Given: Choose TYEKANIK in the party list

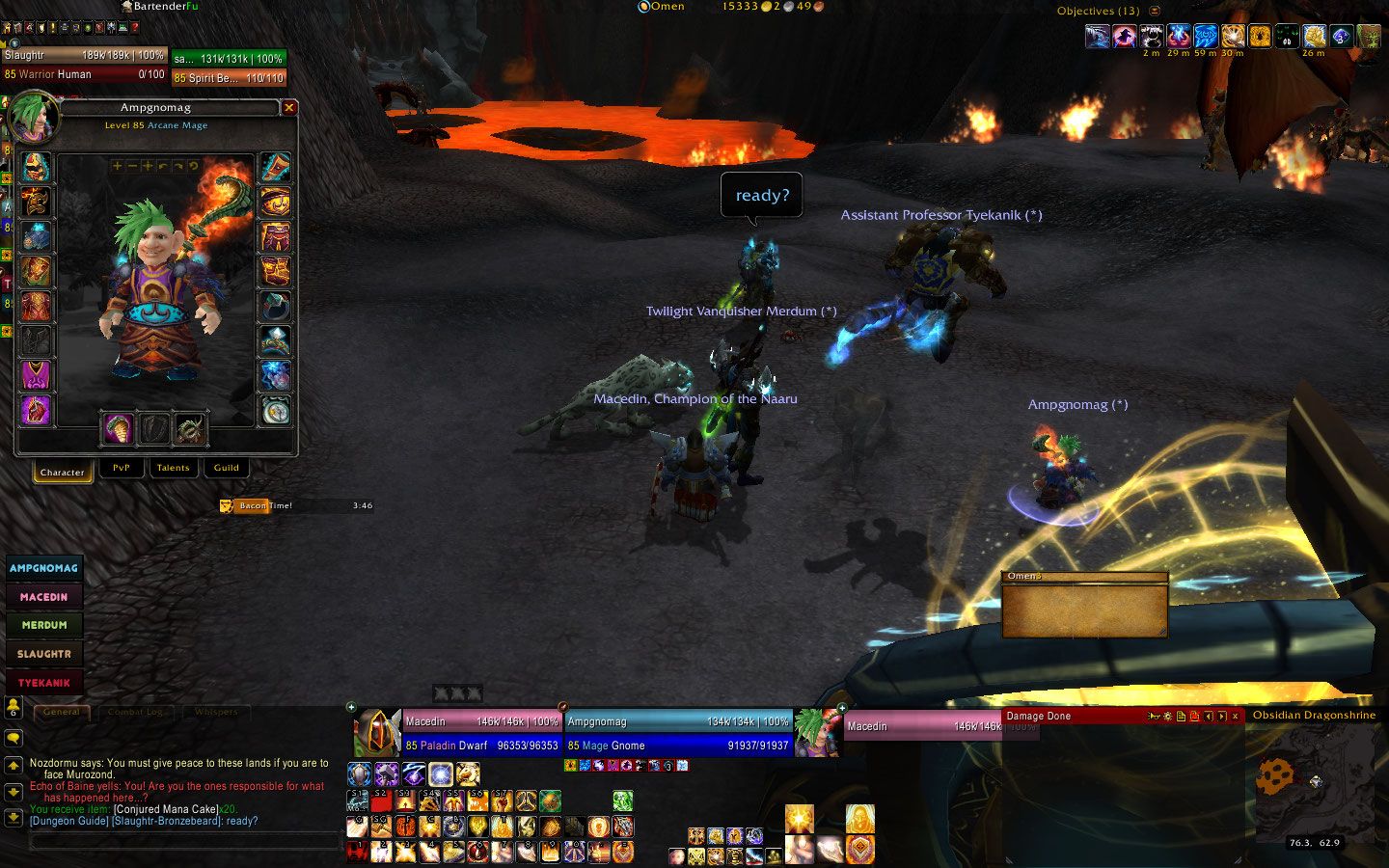Looking at the screenshot, I should pyautogui.click(x=44, y=683).
